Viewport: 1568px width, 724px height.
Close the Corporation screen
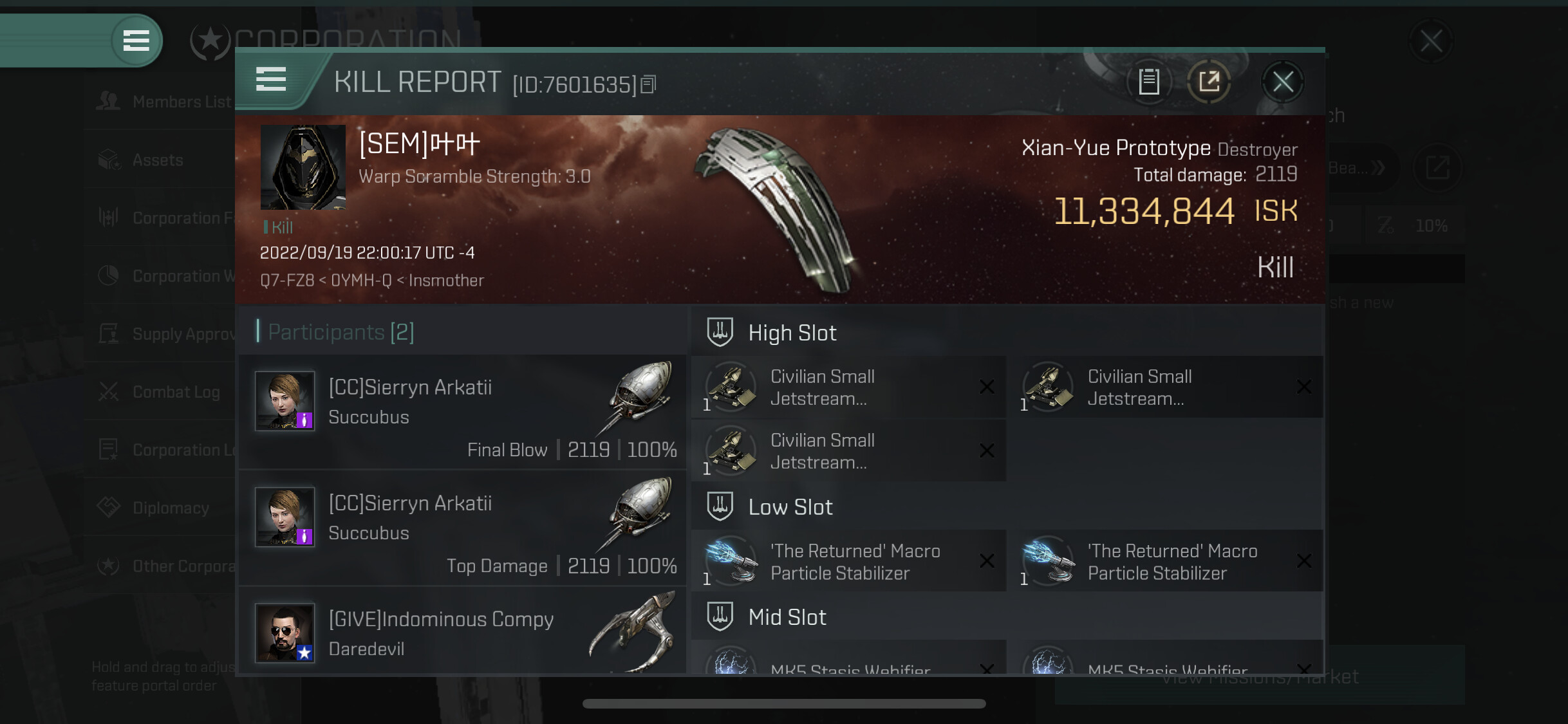pos(1431,42)
